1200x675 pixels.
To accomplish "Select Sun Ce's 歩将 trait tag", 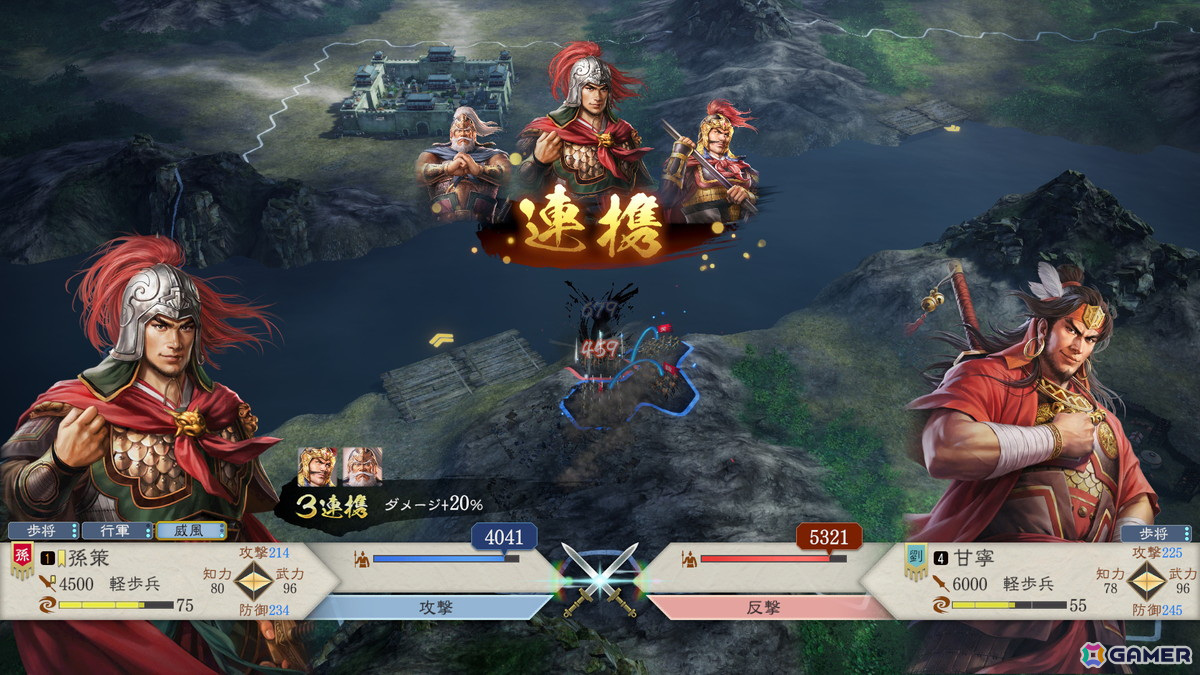I will [42, 531].
